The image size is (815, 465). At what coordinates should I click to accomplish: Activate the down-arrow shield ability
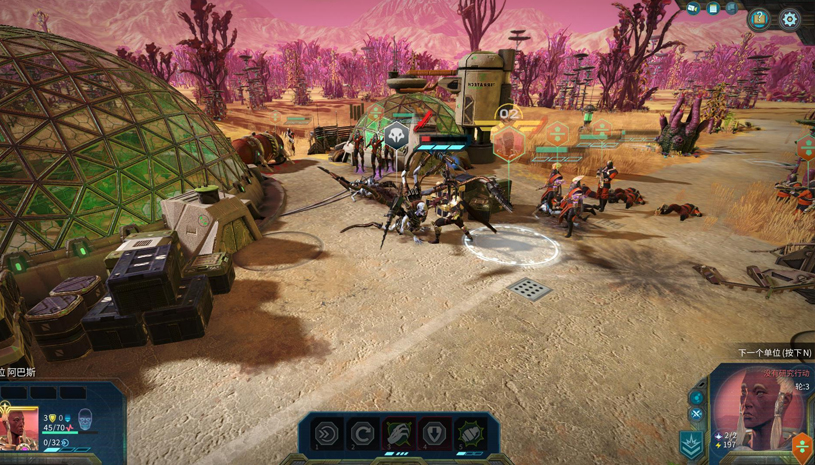435,434
